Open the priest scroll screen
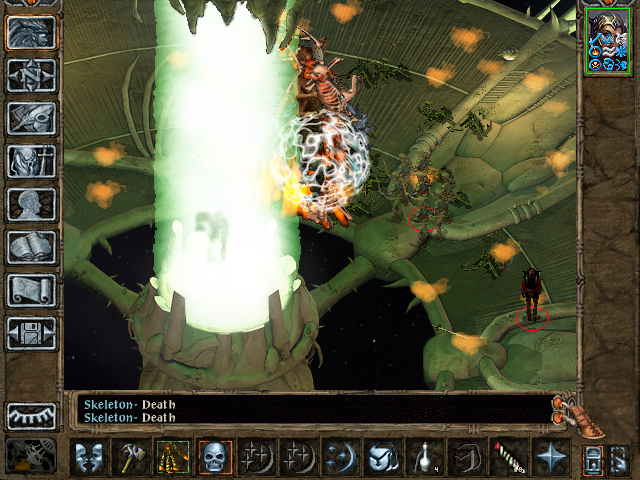Screen dimensions: 640x480 31,290
